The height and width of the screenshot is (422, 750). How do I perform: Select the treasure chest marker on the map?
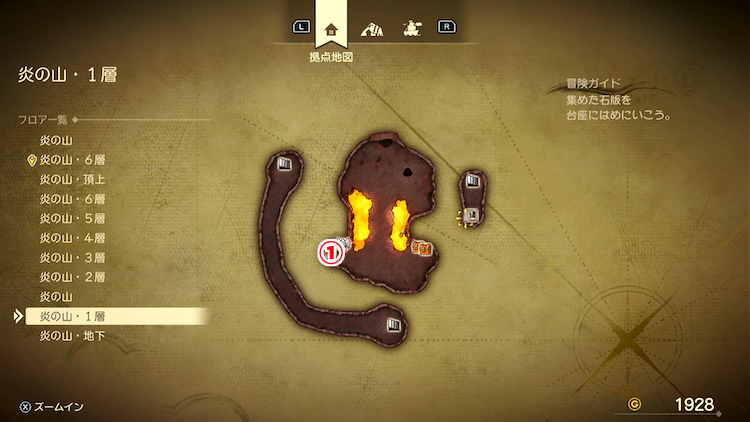(423, 247)
